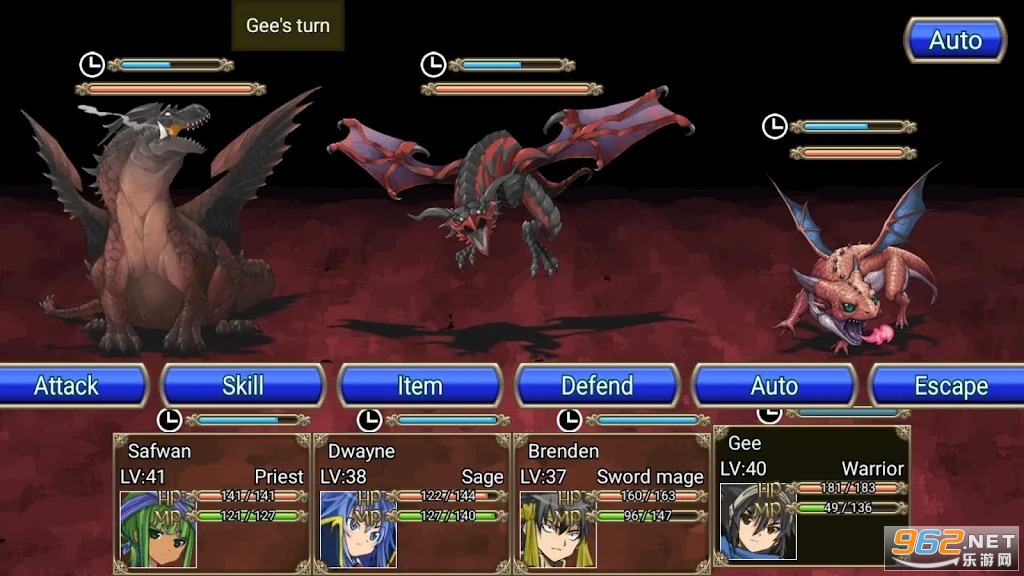
Task: Open the Skill command menu
Action: (x=243, y=386)
